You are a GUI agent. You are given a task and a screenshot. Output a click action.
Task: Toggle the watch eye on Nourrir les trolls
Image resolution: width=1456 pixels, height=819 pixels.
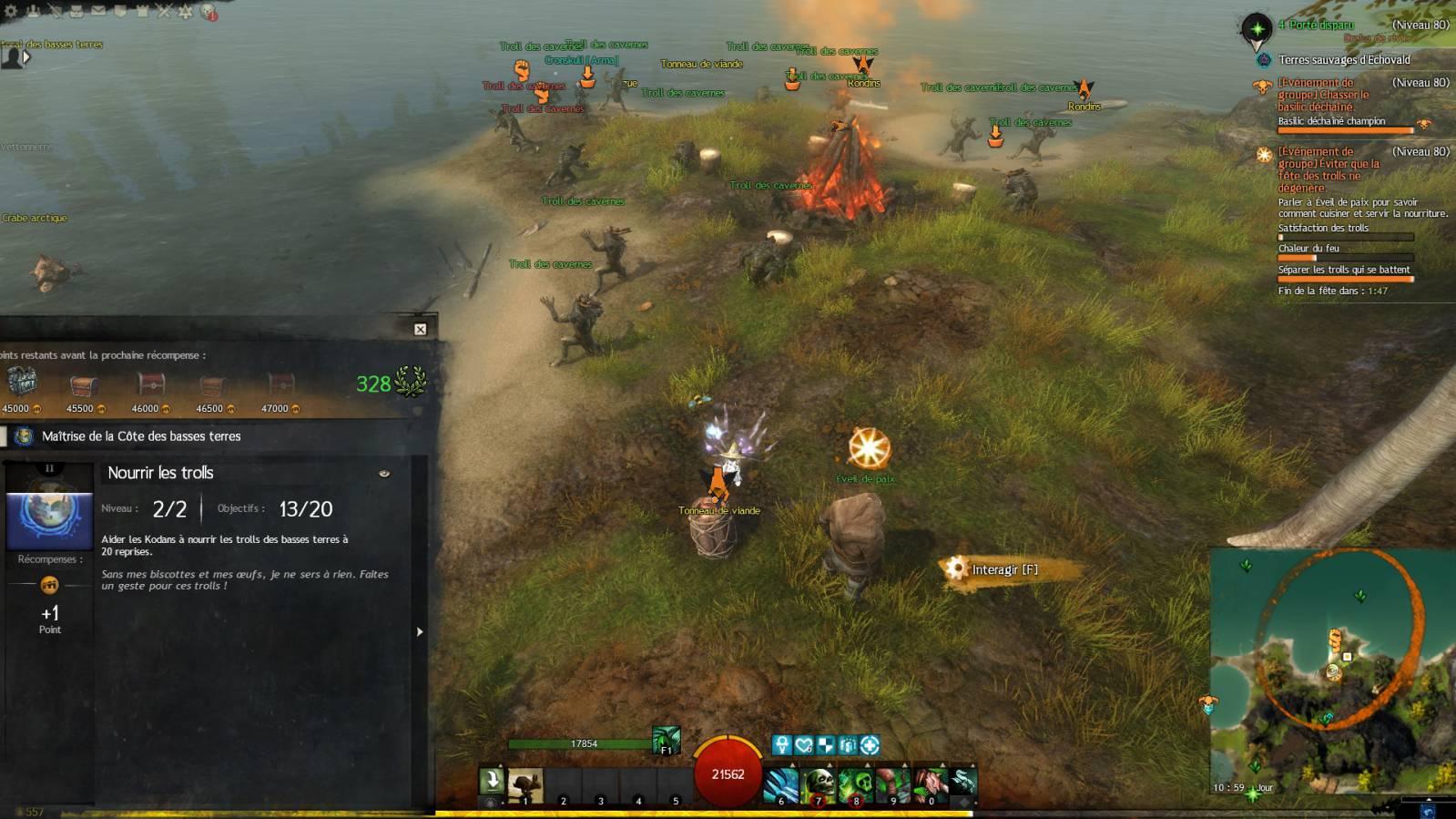coord(384,473)
